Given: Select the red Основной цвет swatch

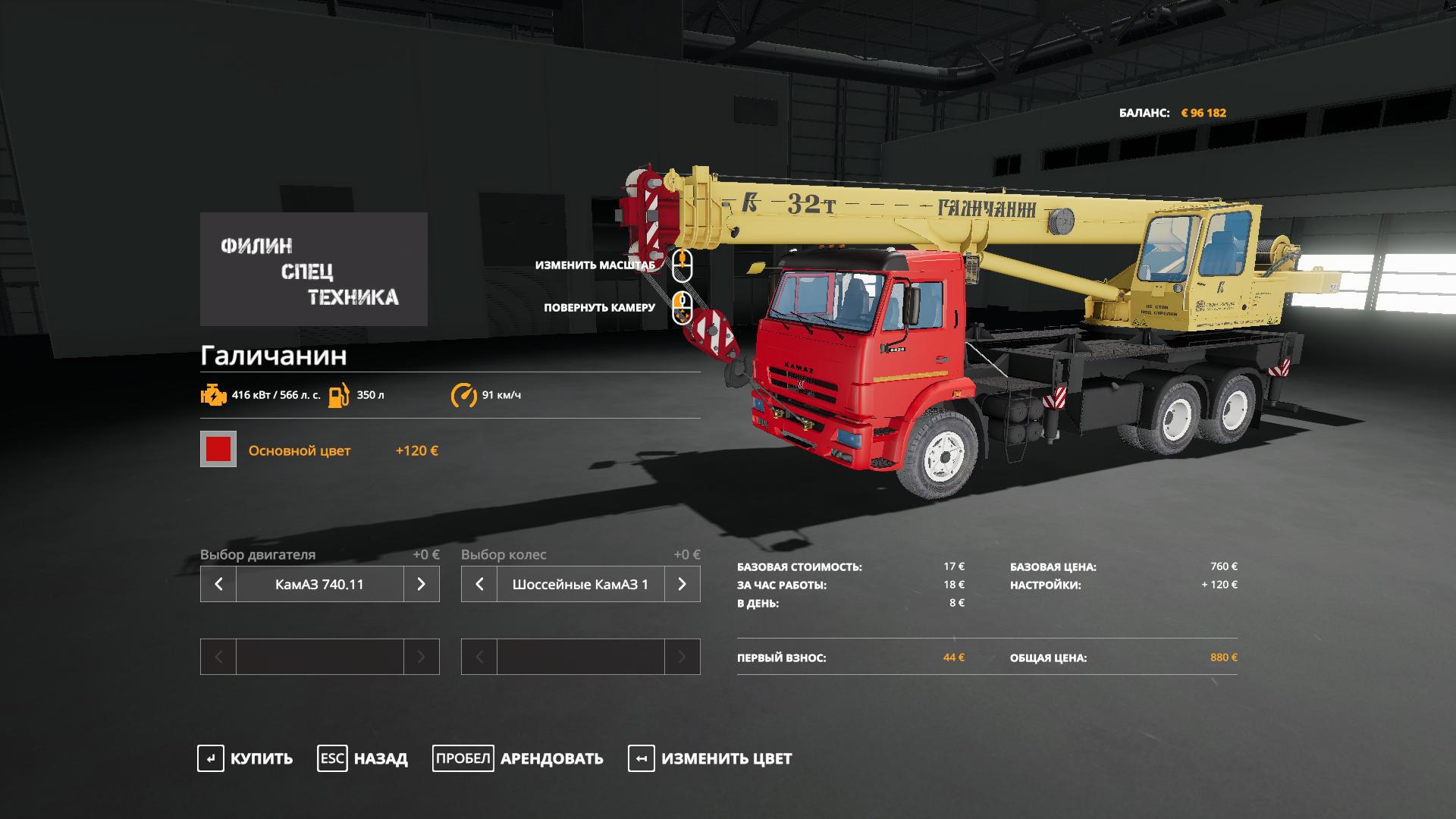Looking at the screenshot, I should pyautogui.click(x=218, y=450).
